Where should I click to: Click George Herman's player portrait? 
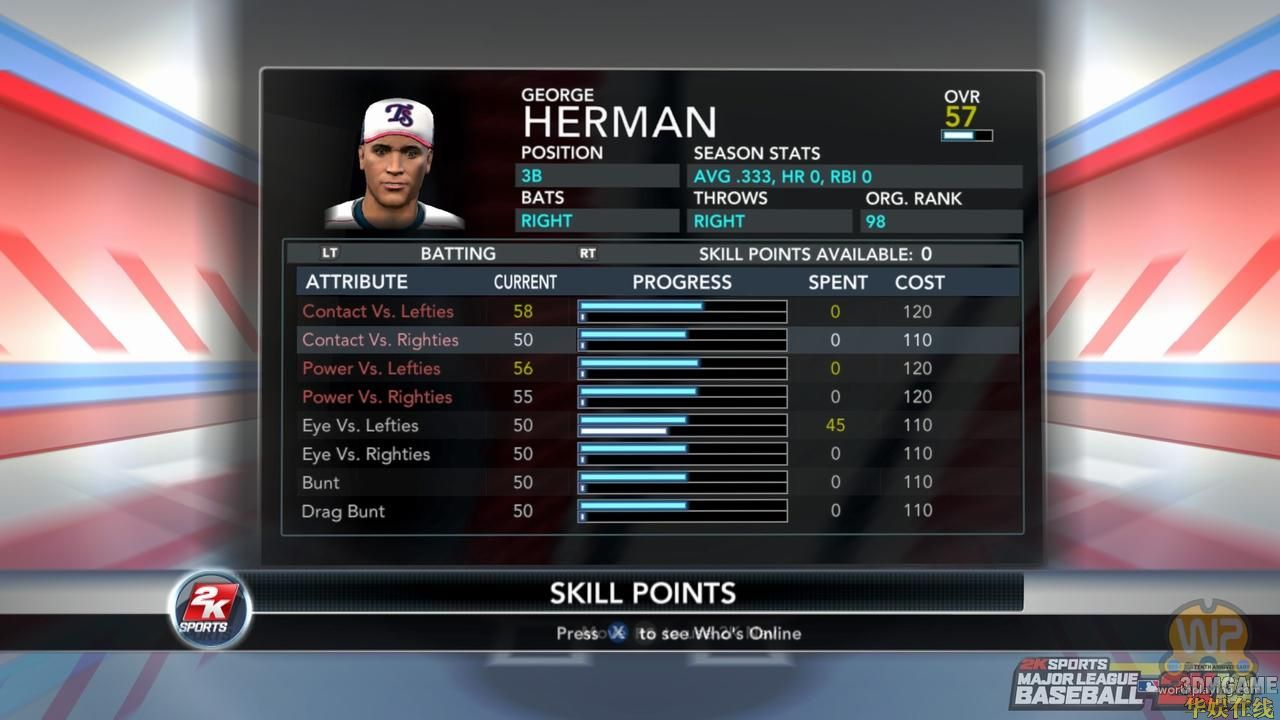pyautogui.click(x=394, y=165)
